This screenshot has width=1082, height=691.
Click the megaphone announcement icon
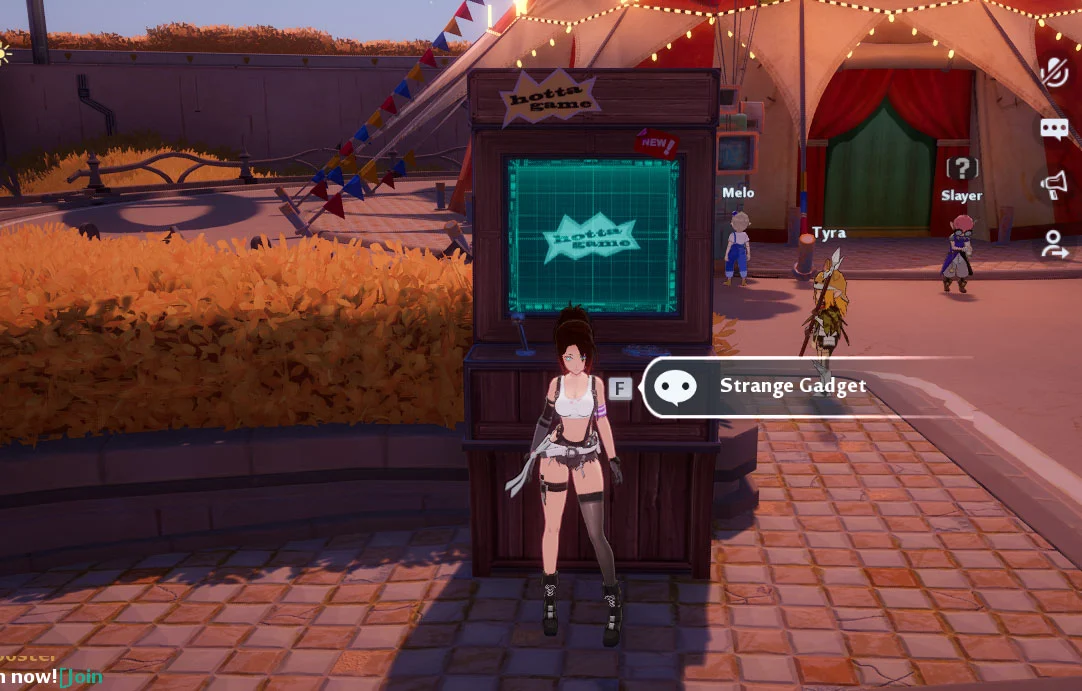pos(1054,185)
